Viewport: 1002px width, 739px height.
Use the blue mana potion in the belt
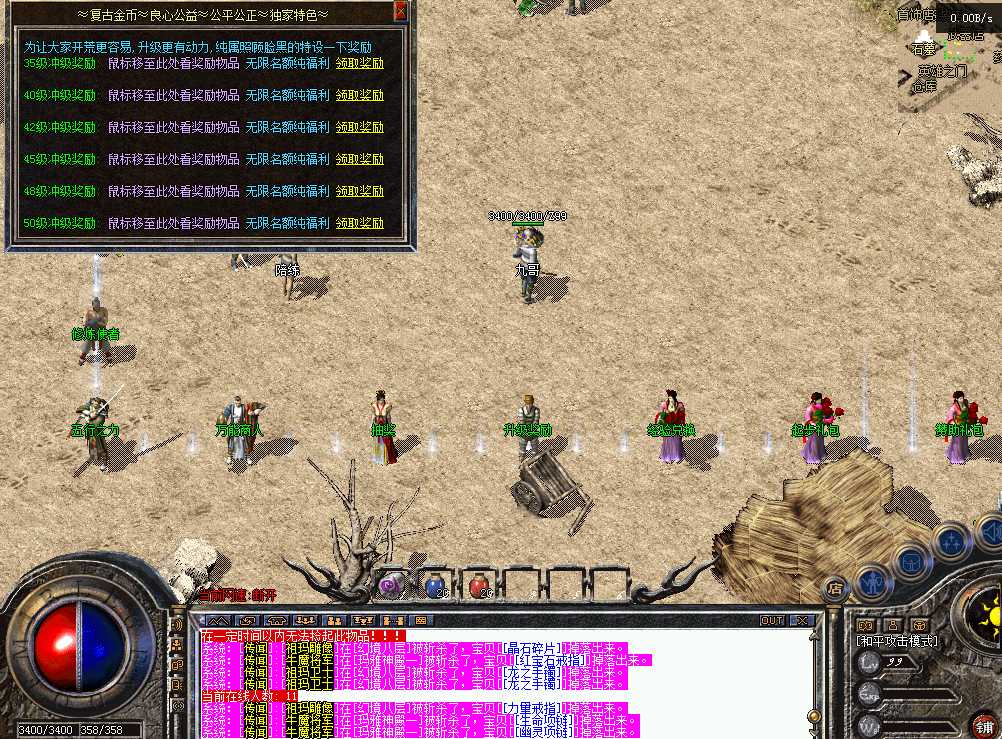tap(434, 584)
